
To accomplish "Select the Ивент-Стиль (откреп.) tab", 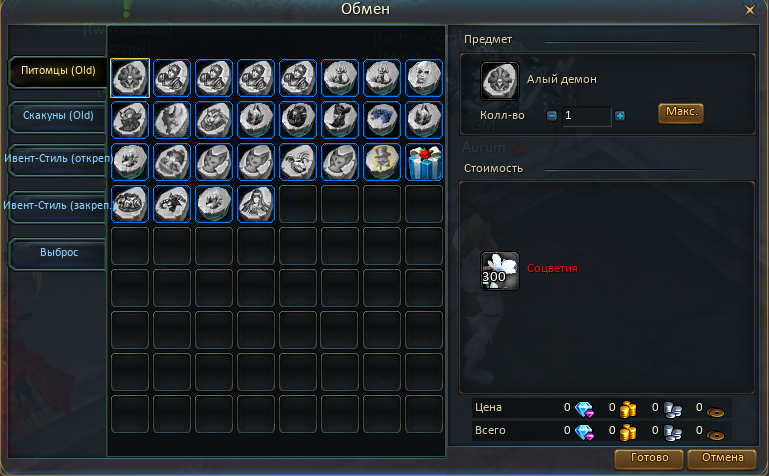I will [56, 161].
